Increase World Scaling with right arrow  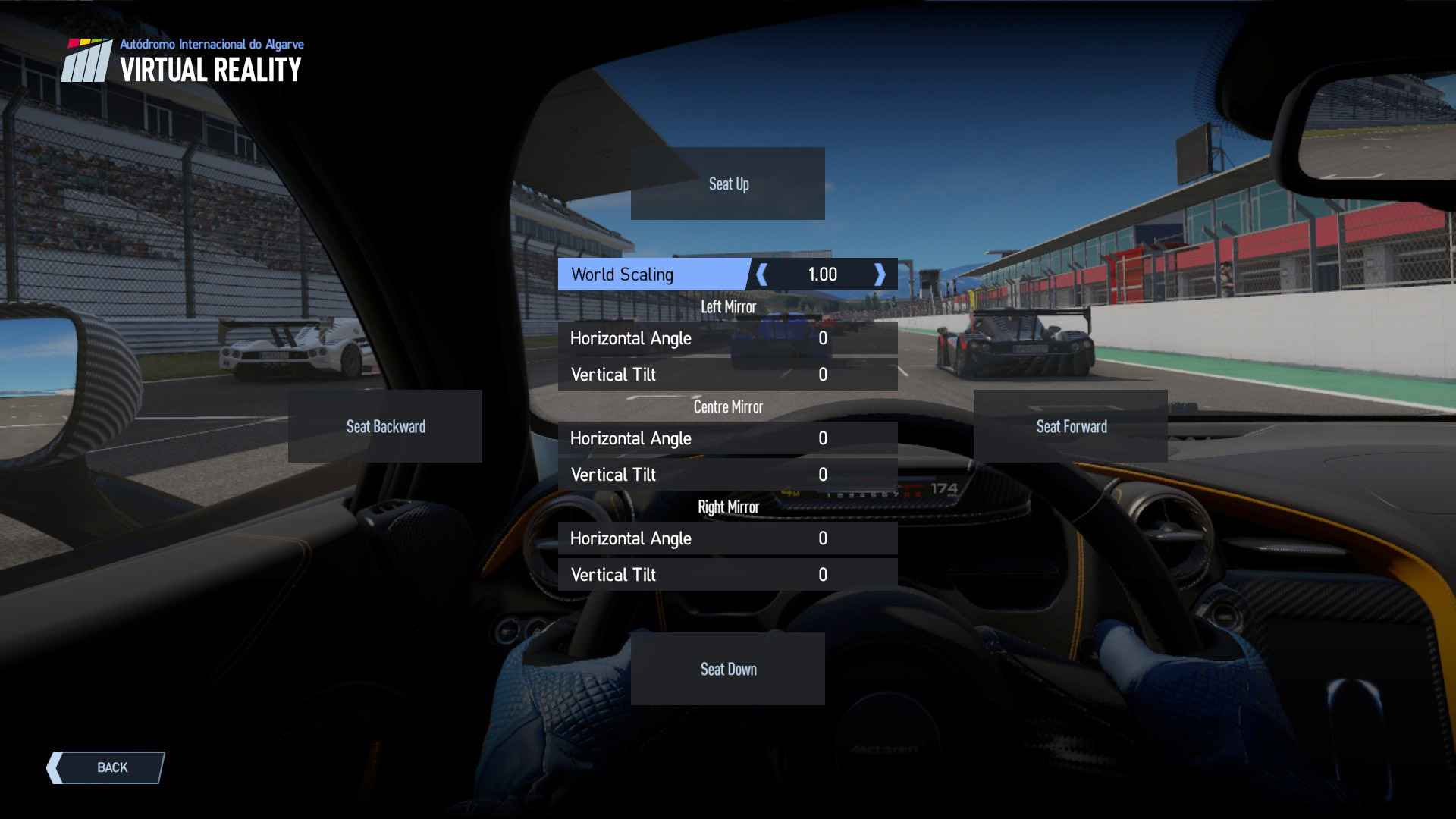(x=880, y=275)
